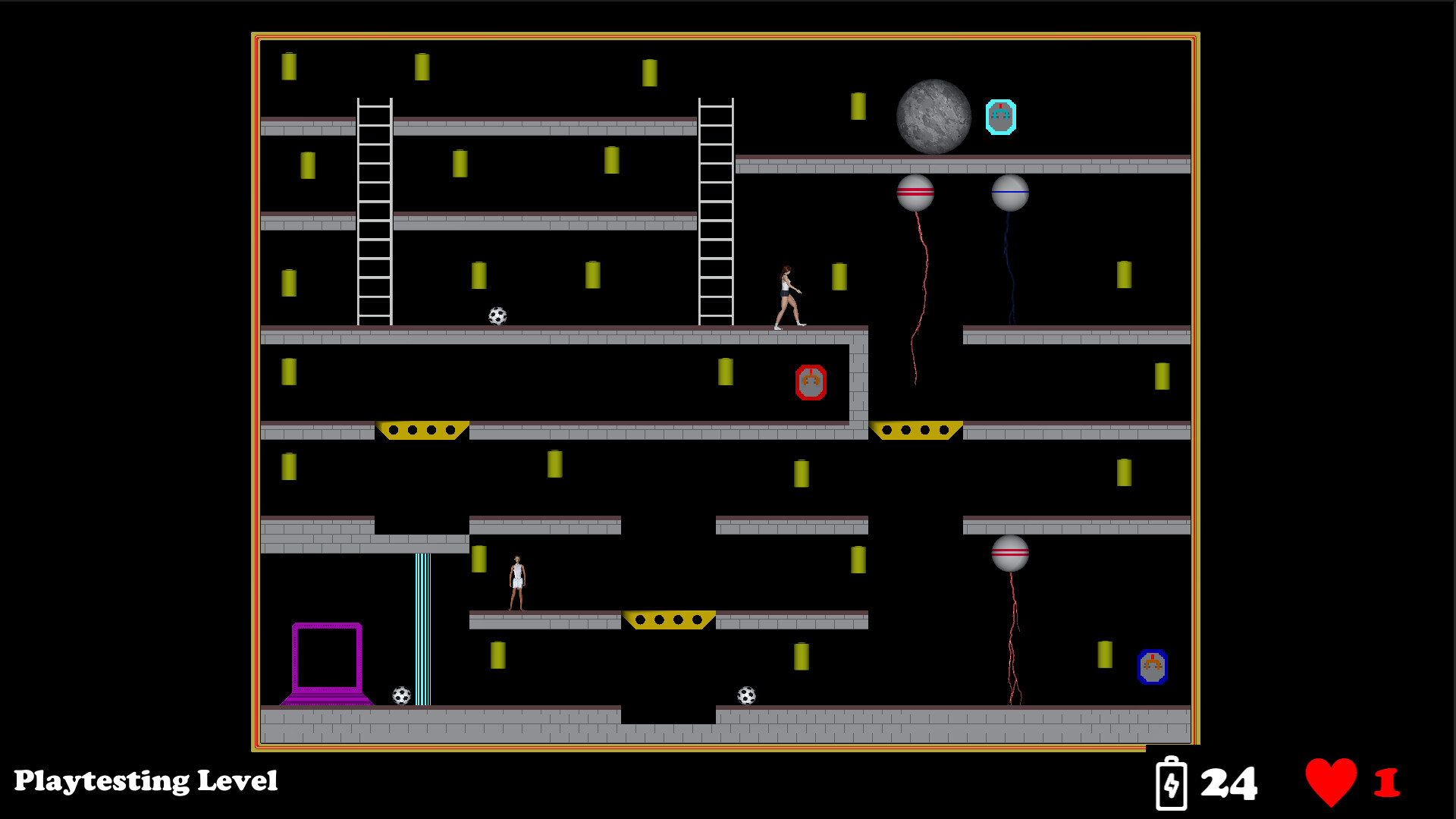Click the moon sprite at the top
Image resolution: width=1456 pixels, height=819 pixels.
pos(934,115)
